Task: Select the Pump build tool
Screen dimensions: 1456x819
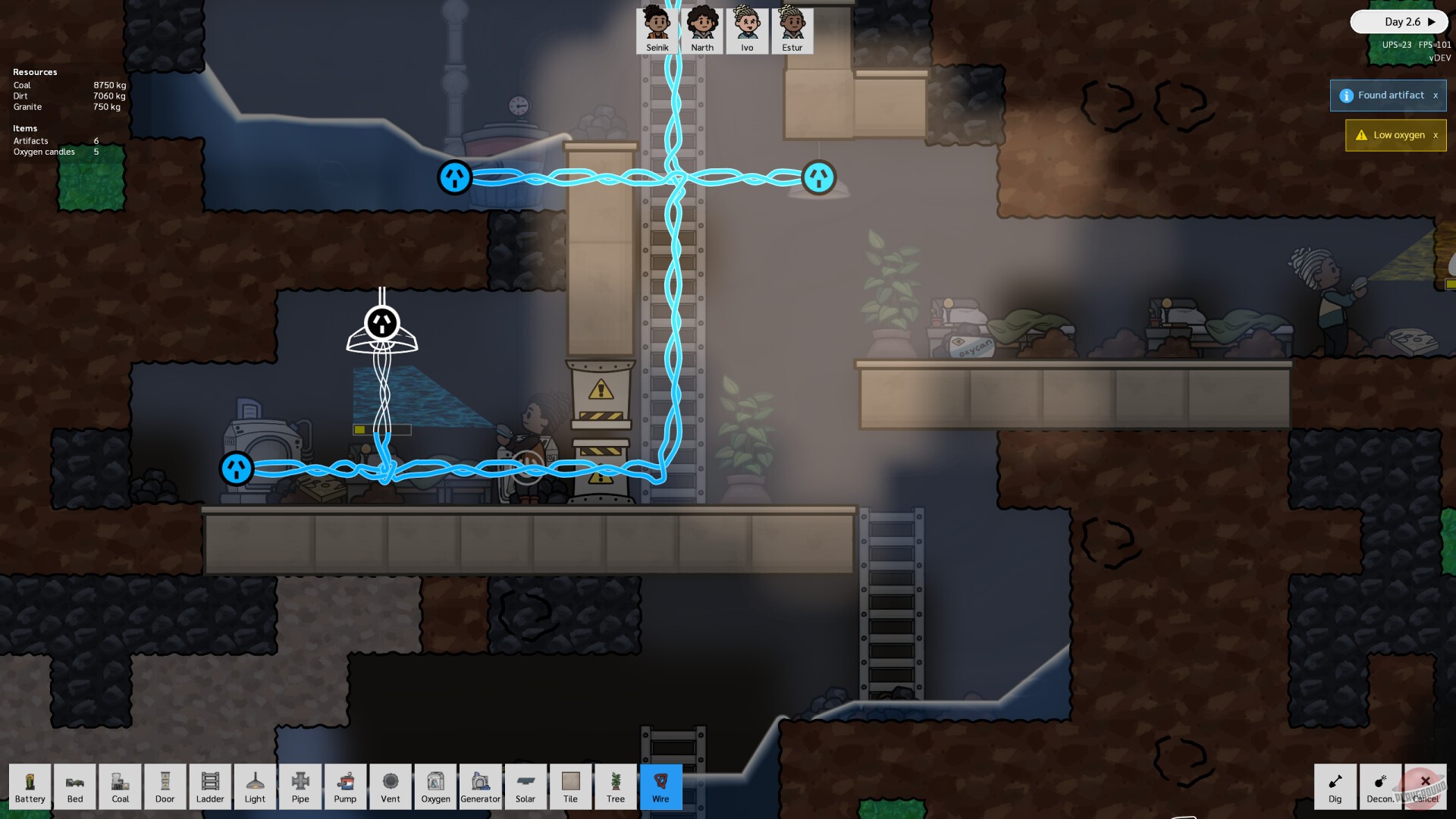Action: click(345, 786)
